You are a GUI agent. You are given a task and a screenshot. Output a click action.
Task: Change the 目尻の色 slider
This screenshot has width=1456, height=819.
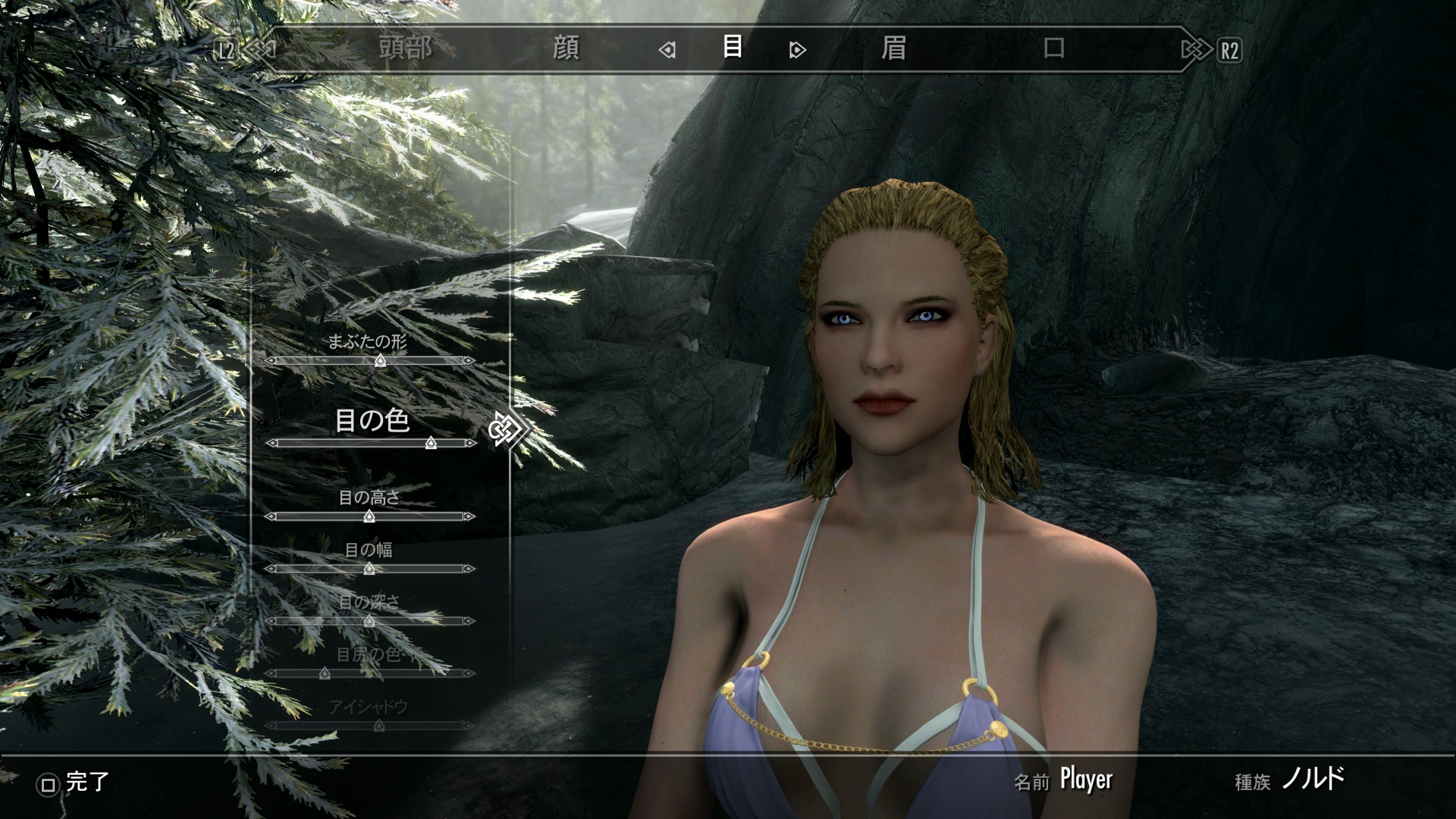pos(325,673)
